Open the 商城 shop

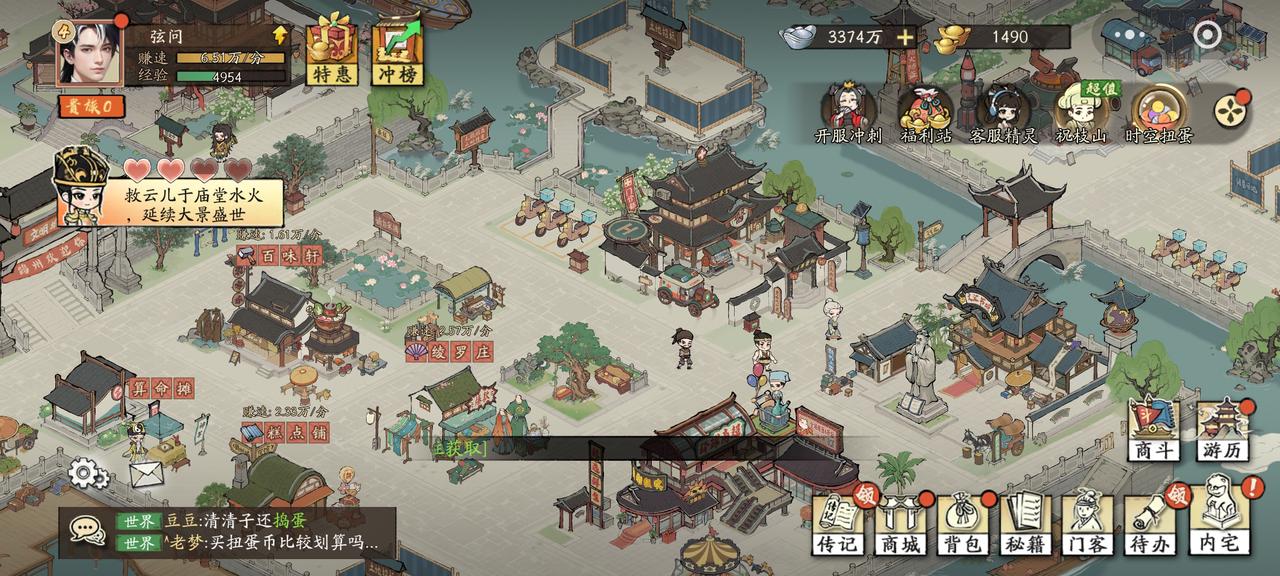coord(900,524)
